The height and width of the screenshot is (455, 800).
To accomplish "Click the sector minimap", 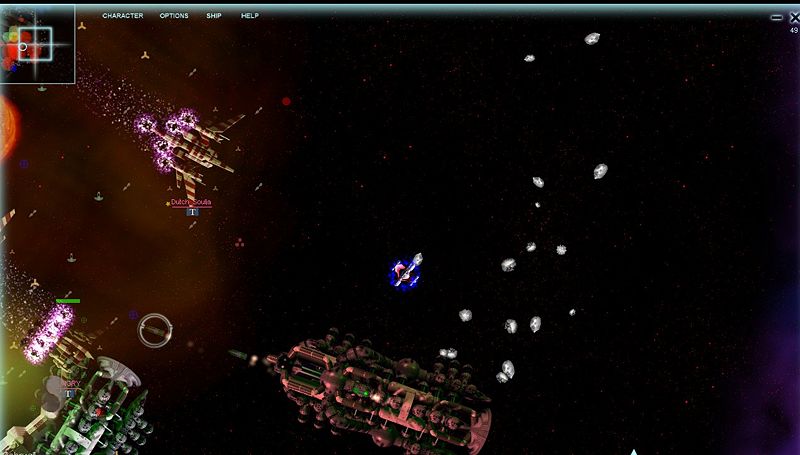I will coord(37,44).
